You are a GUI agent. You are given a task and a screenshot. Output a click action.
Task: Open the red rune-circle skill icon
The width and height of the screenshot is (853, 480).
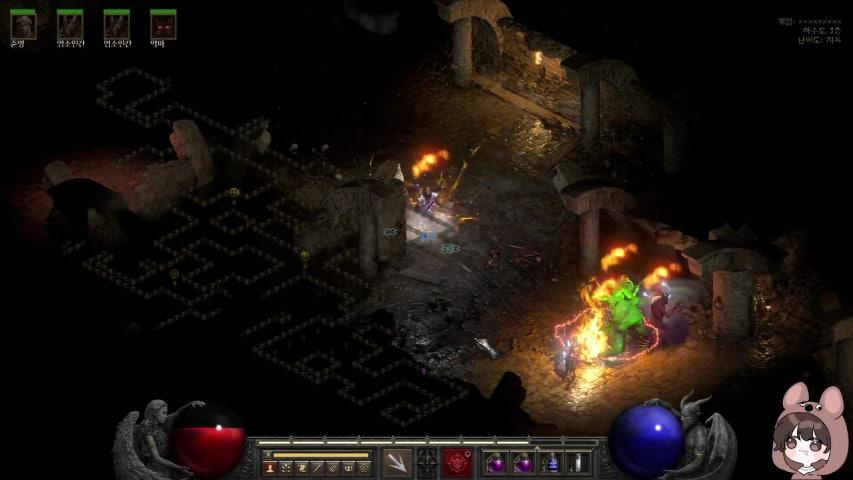click(x=458, y=463)
